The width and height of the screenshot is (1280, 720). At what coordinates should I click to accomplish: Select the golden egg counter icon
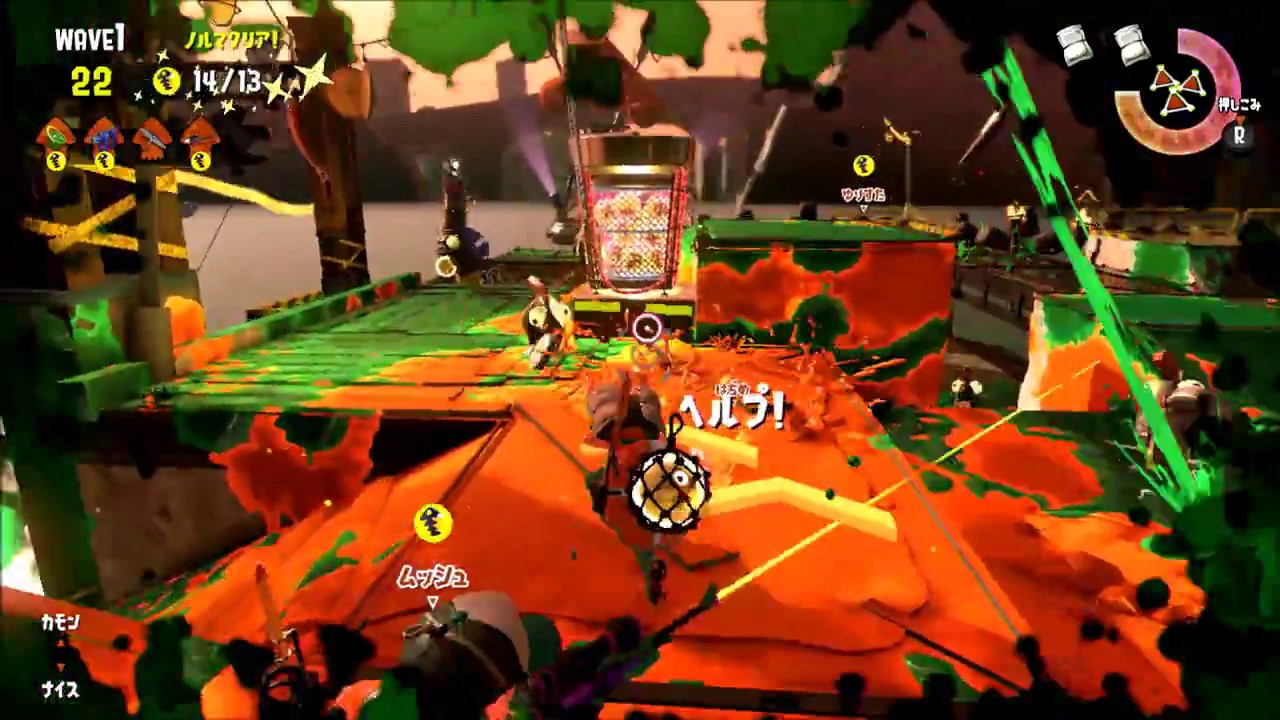click(166, 80)
